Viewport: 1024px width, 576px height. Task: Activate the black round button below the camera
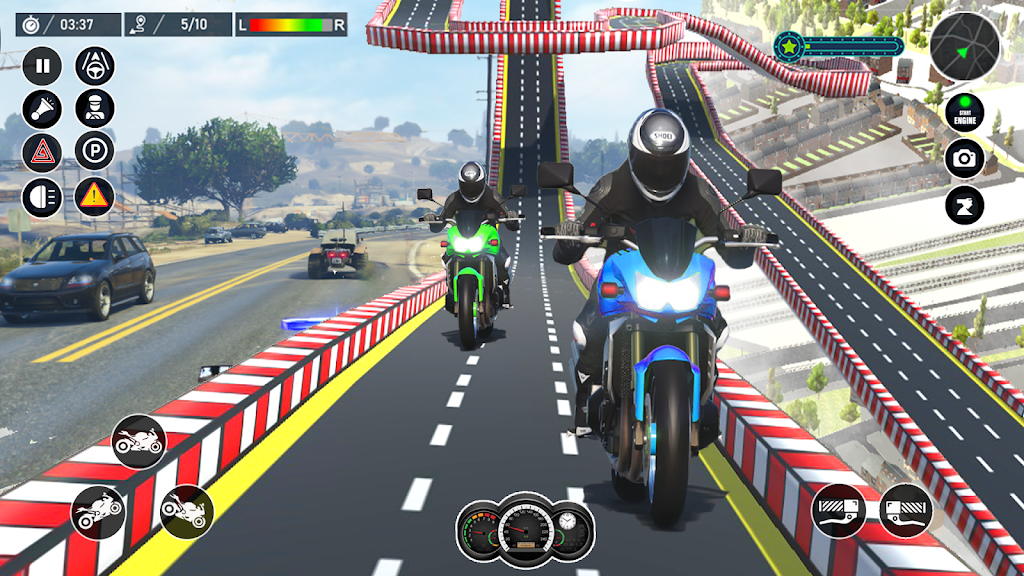(x=965, y=205)
